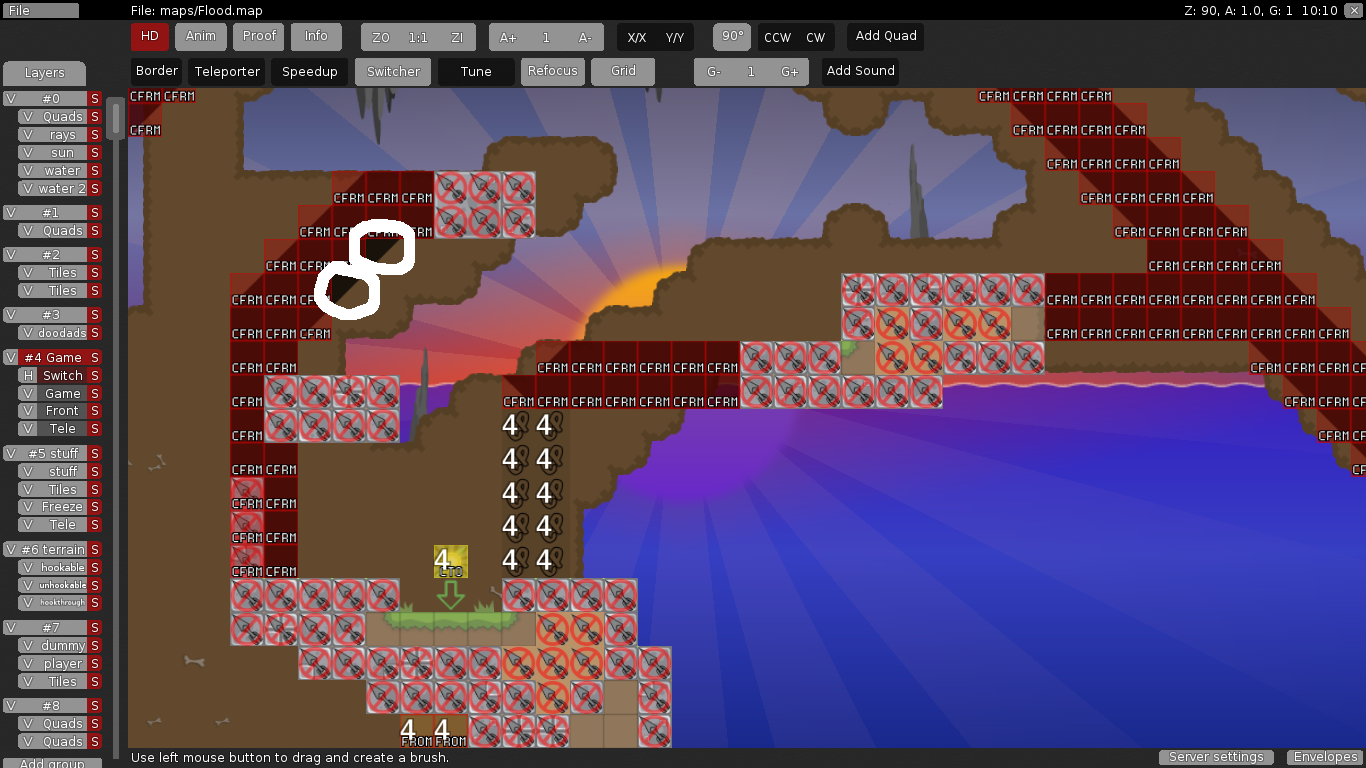Toggle the Info display button
The width and height of the screenshot is (1366, 768).
click(316, 37)
